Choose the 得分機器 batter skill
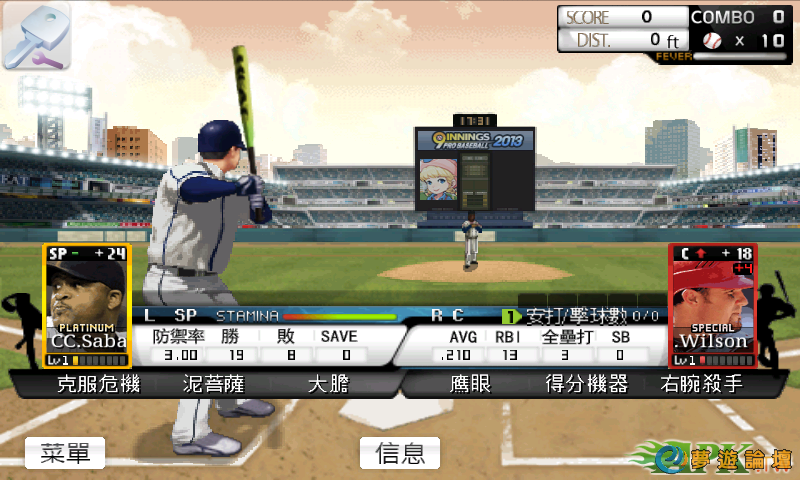This screenshot has height=480, width=800. tap(586, 384)
